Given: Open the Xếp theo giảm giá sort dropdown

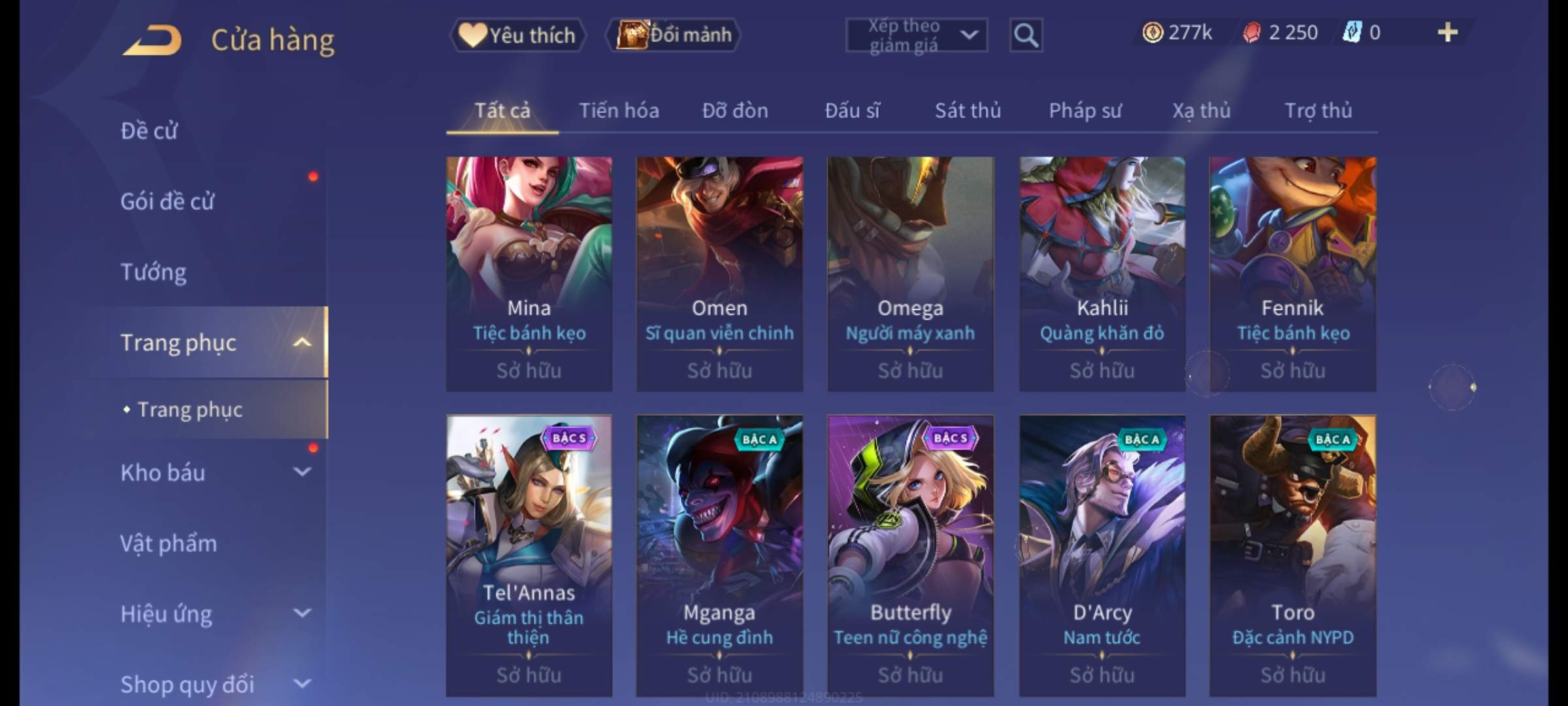Looking at the screenshot, I should coord(916,35).
